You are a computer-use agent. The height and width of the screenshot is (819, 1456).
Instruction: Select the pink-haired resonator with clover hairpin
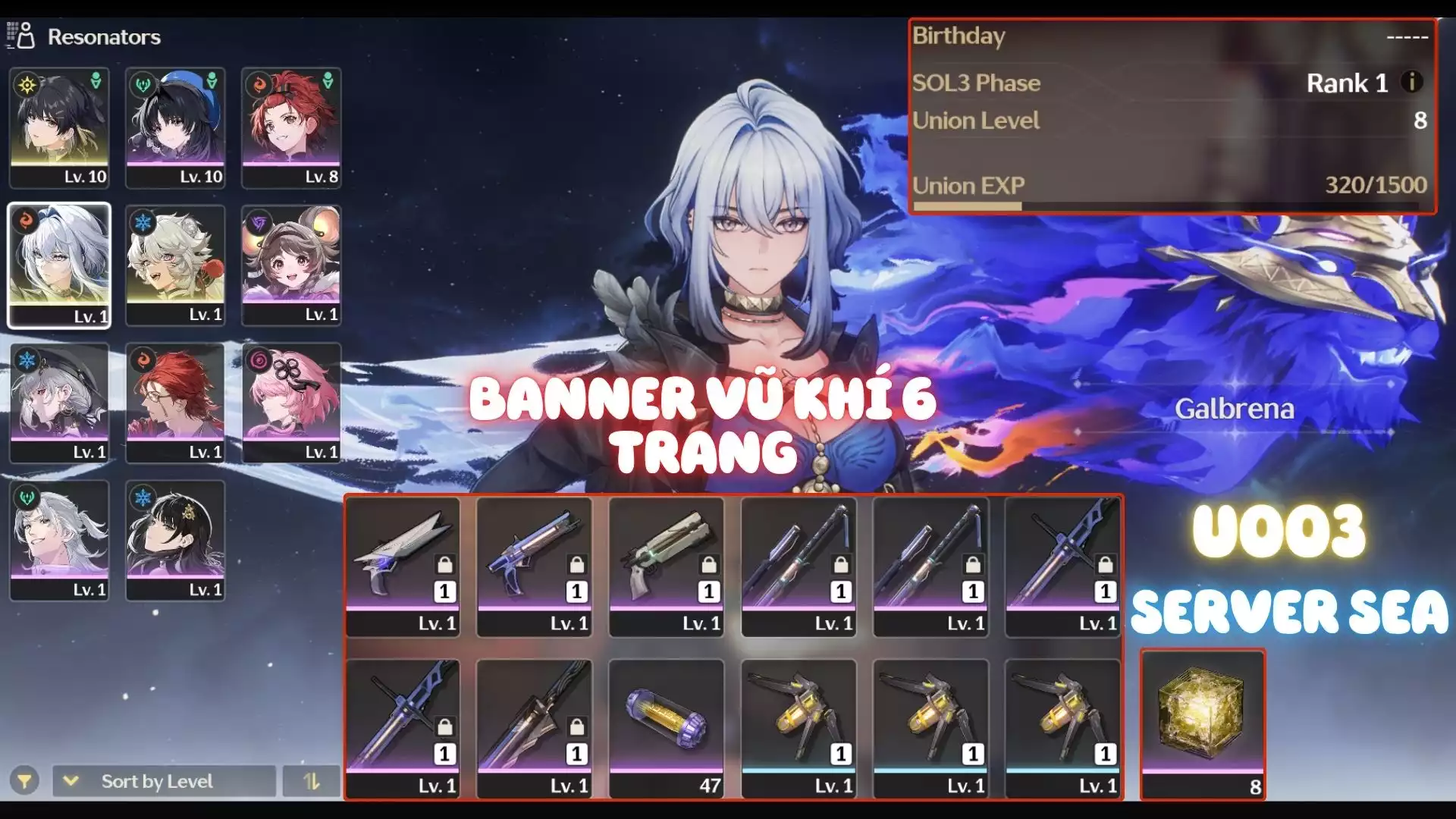click(x=291, y=402)
